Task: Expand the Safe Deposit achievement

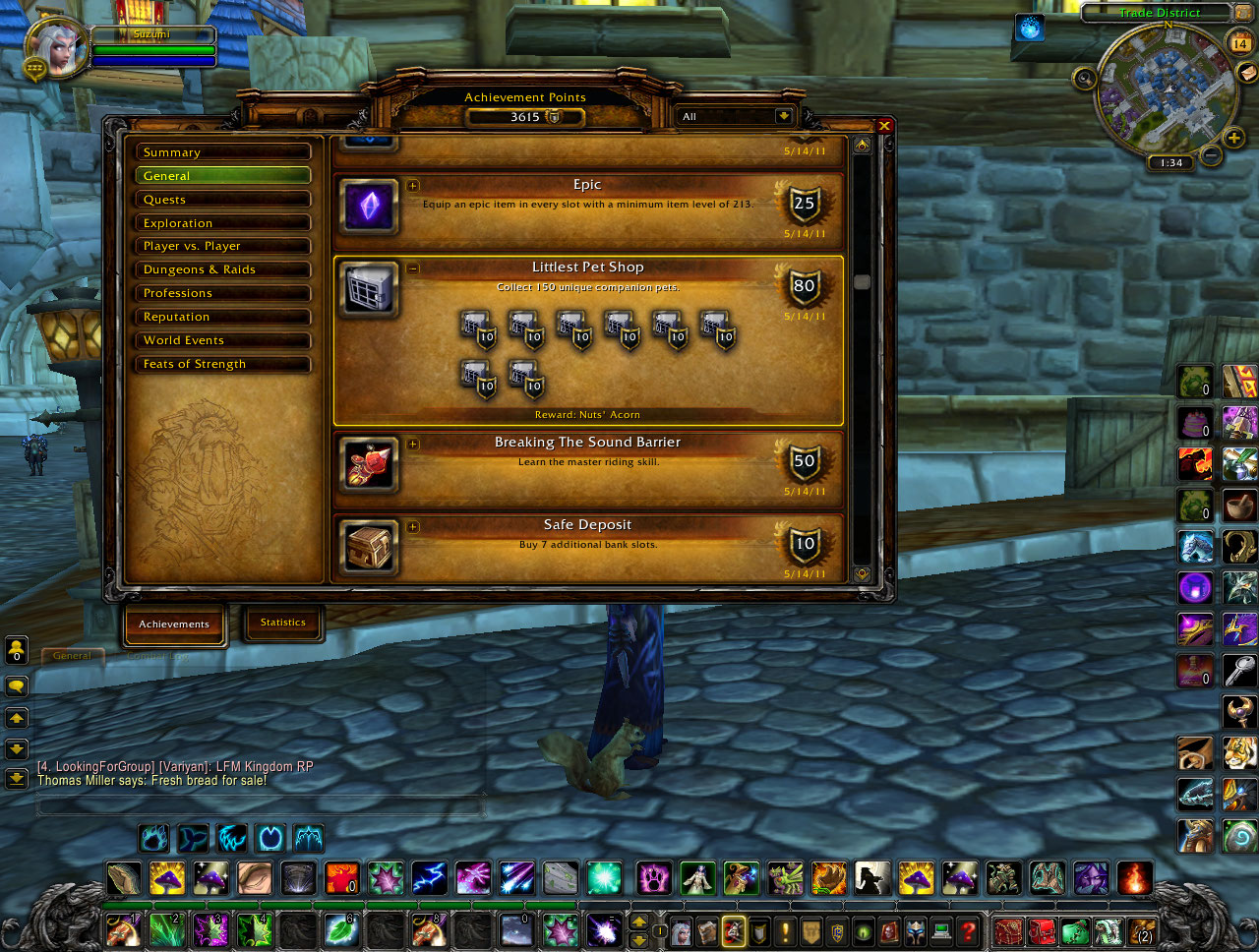Action: click(413, 526)
